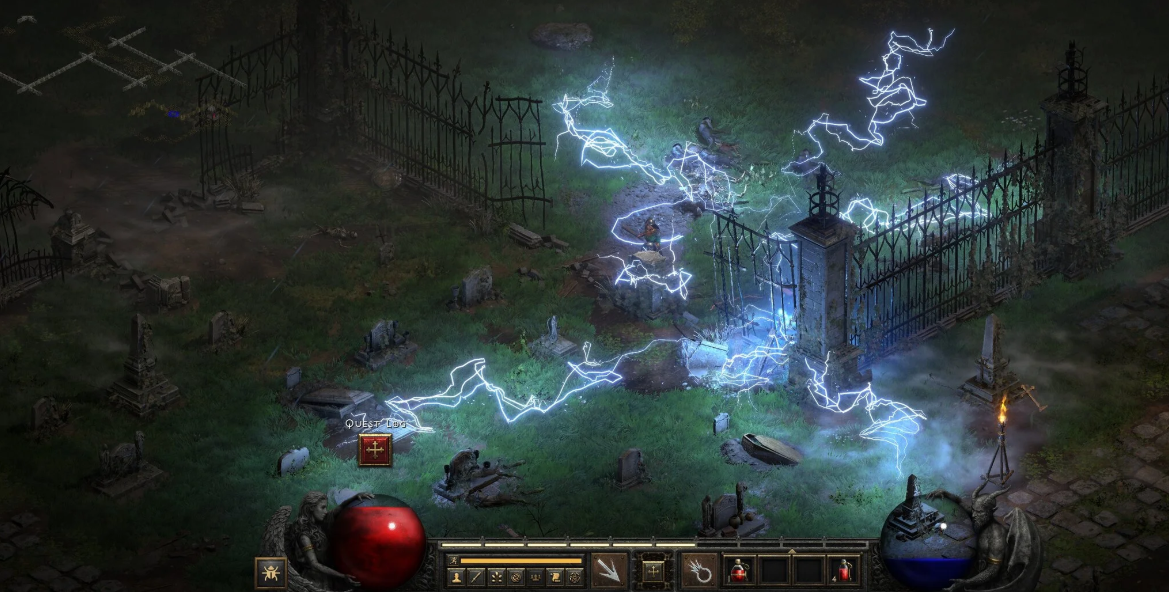Open the Quest Log red cross button

(375, 450)
